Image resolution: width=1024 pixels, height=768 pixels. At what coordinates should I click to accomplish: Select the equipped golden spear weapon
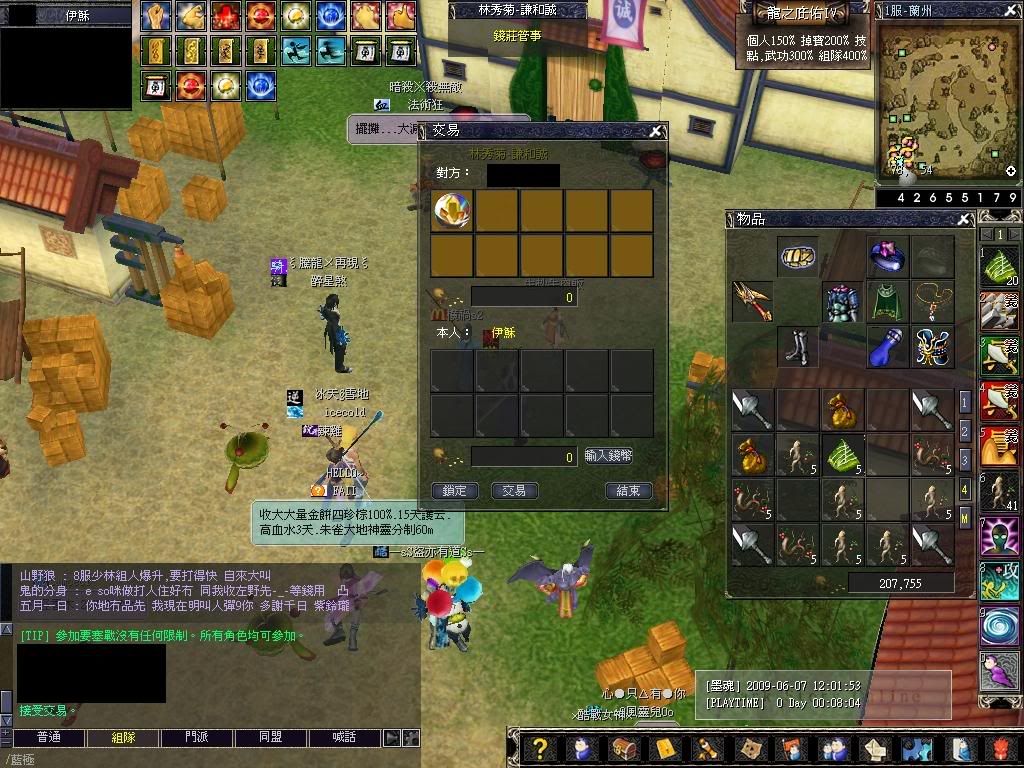click(x=751, y=301)
